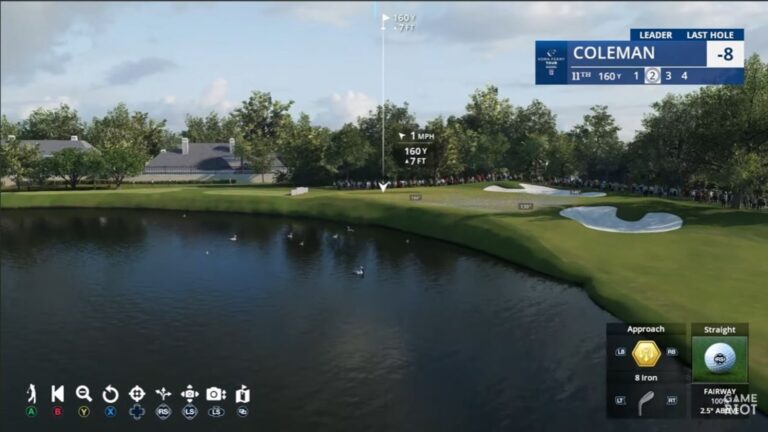The image size is (768, 432).
Task: Select the LEADER tab on the scoreboard
Action: [656, 34]
